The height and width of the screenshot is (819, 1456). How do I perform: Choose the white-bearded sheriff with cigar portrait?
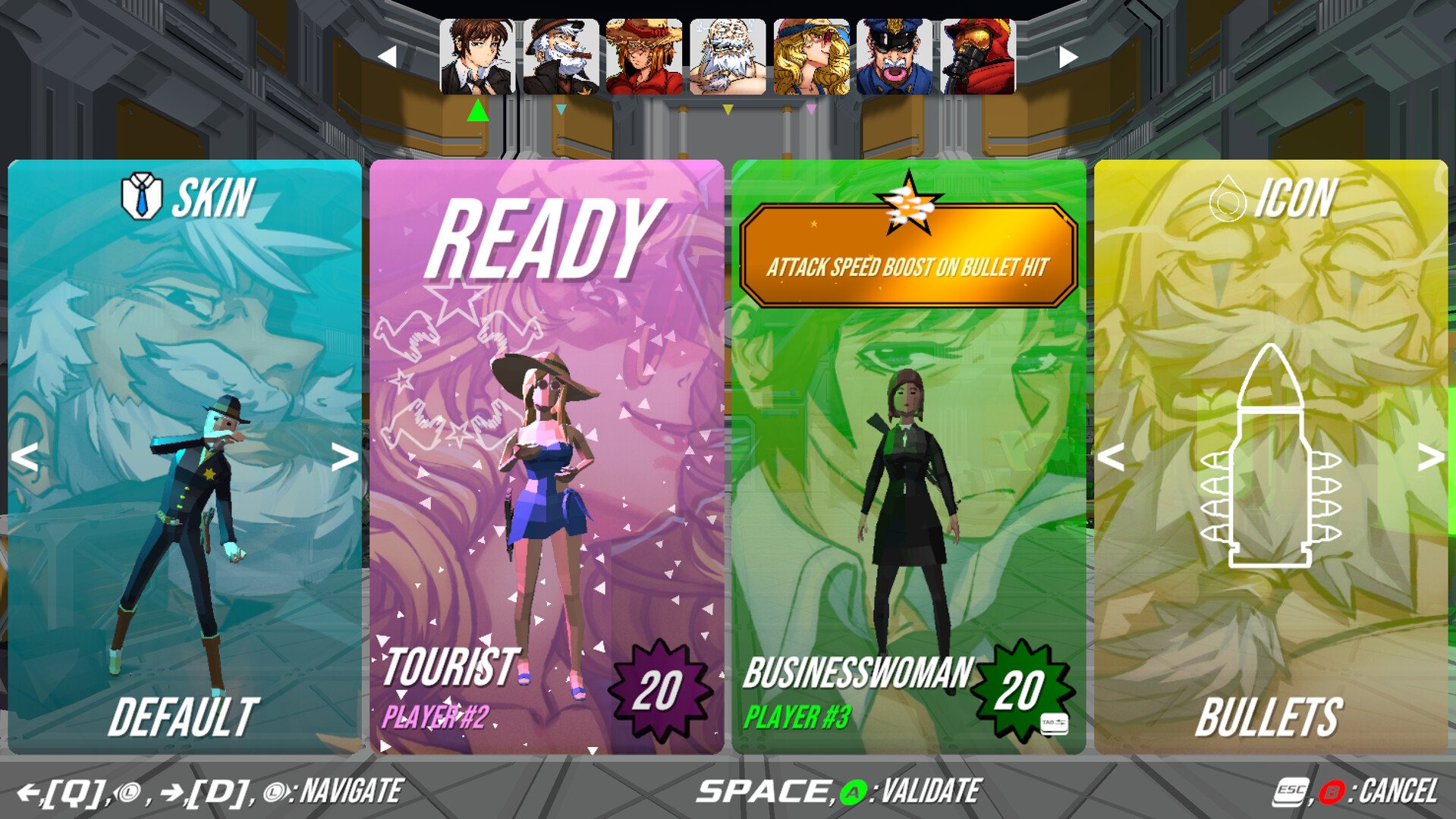point(561,58)
